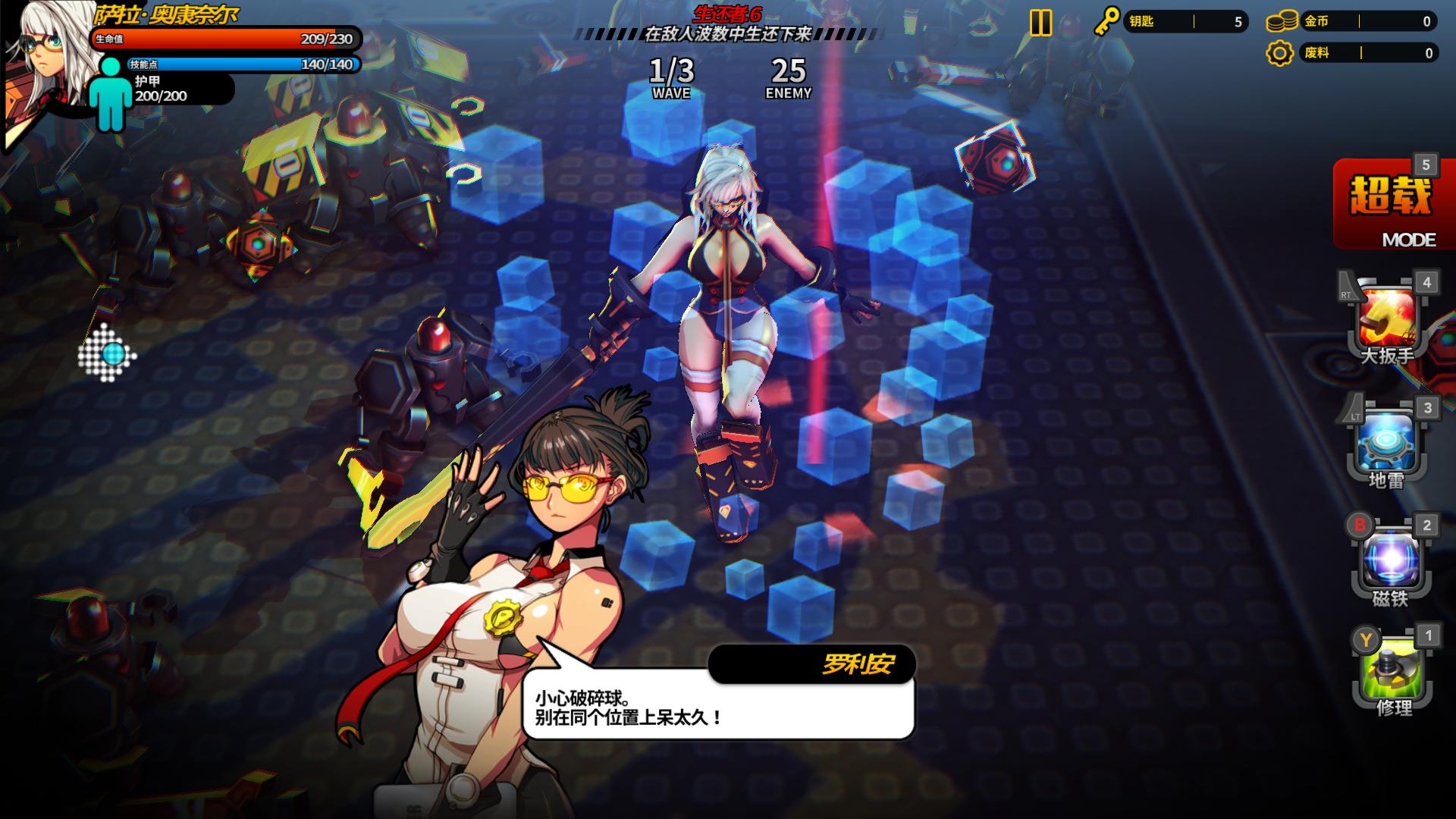
Task: Use the 修理 repair skill
Action: point(1393,672)
